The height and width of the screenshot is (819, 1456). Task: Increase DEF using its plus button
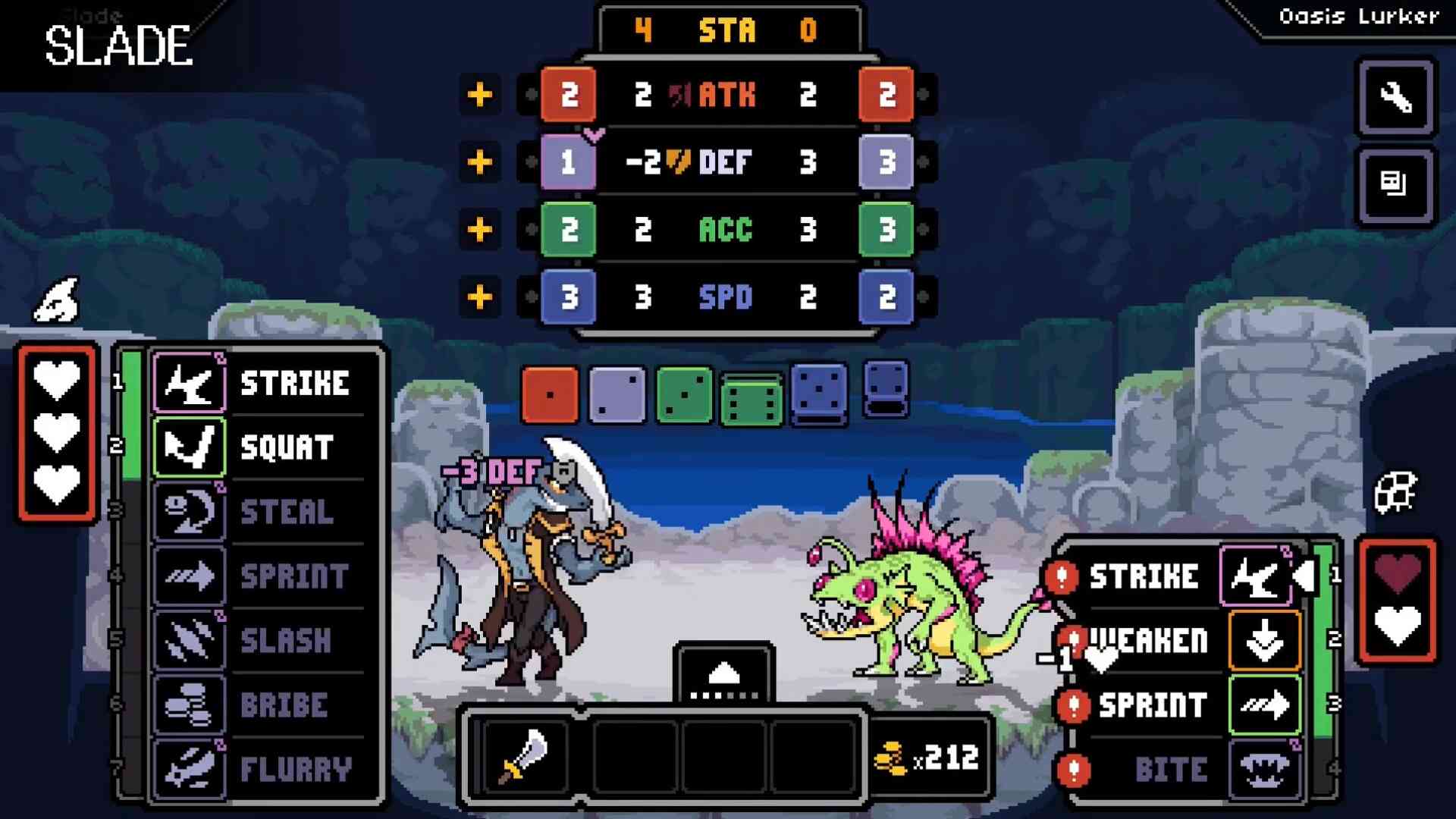[x=479, y=162]
